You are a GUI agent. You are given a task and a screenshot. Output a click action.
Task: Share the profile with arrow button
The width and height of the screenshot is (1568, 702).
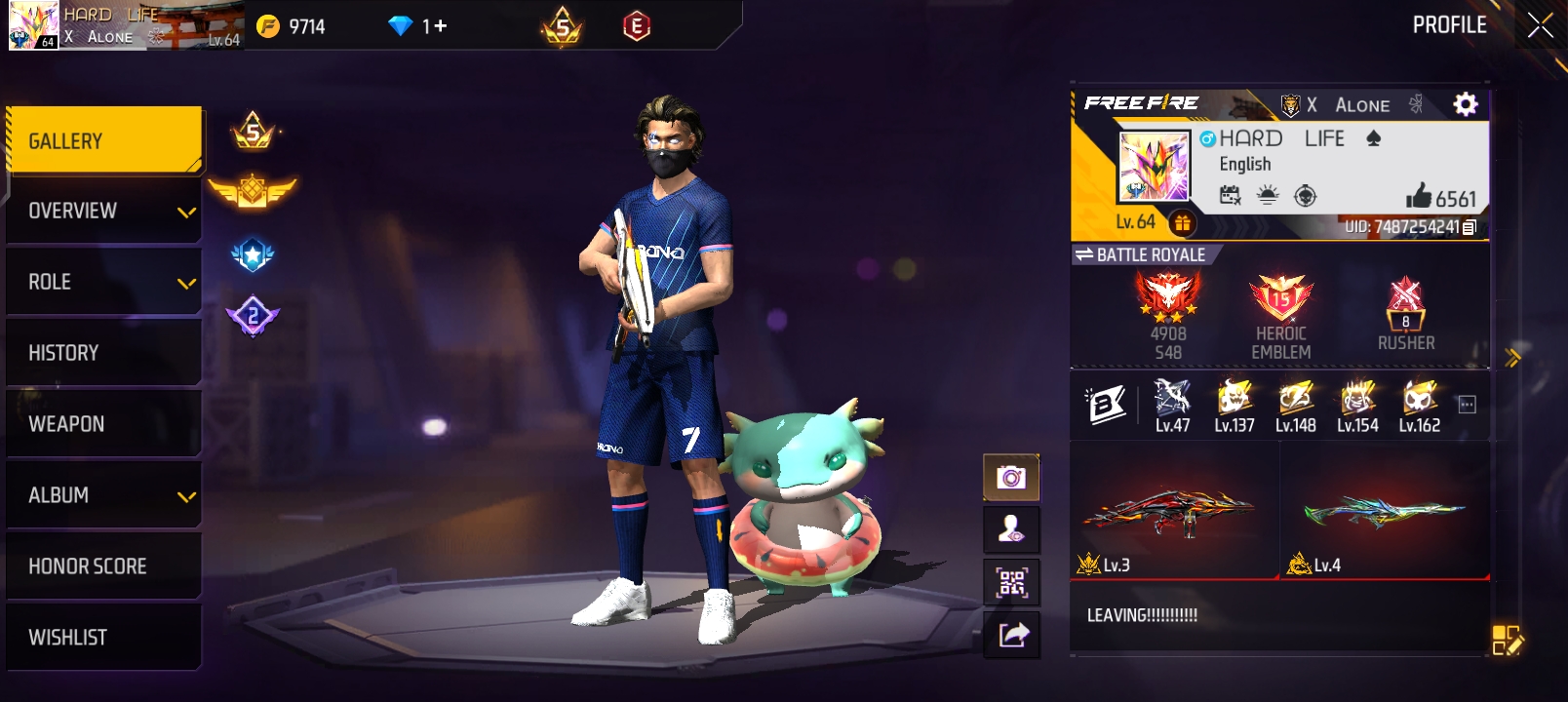1011,636
